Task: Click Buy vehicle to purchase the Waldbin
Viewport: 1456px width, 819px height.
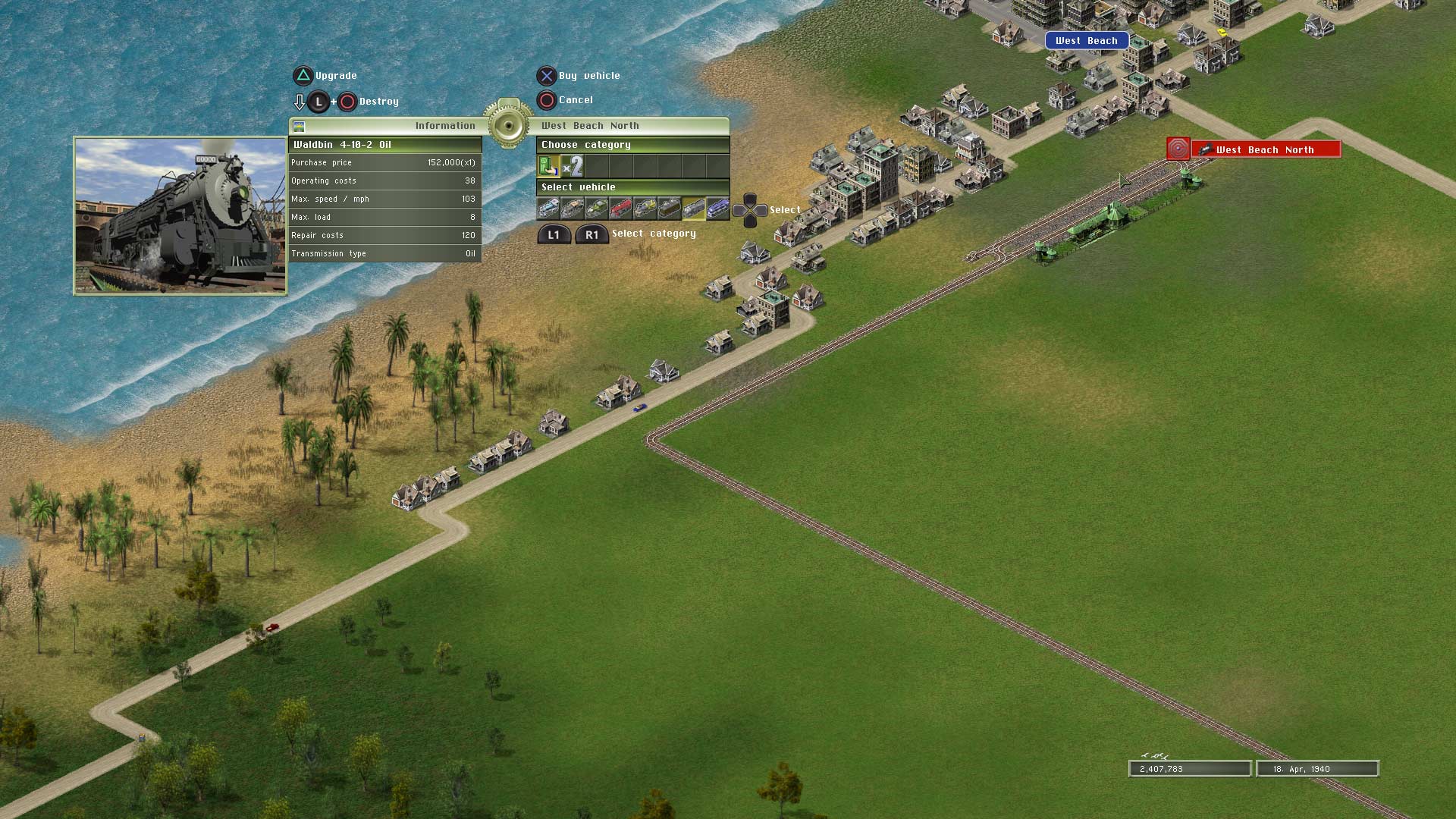Action: pos(548,75)
